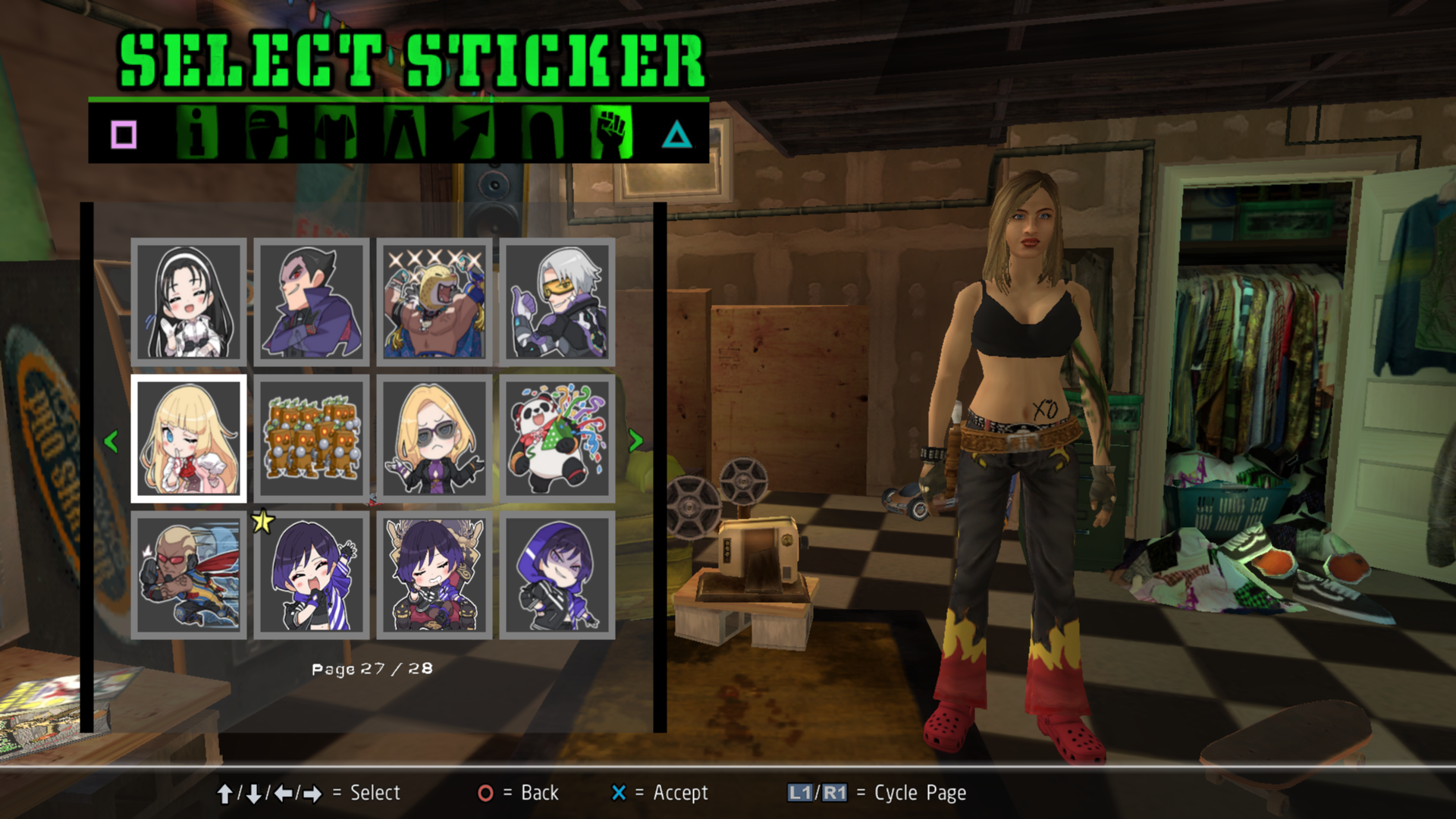This screenshot has width=1456, height=819.
Task: Open the info category tab
Action: tap(196, 133)
